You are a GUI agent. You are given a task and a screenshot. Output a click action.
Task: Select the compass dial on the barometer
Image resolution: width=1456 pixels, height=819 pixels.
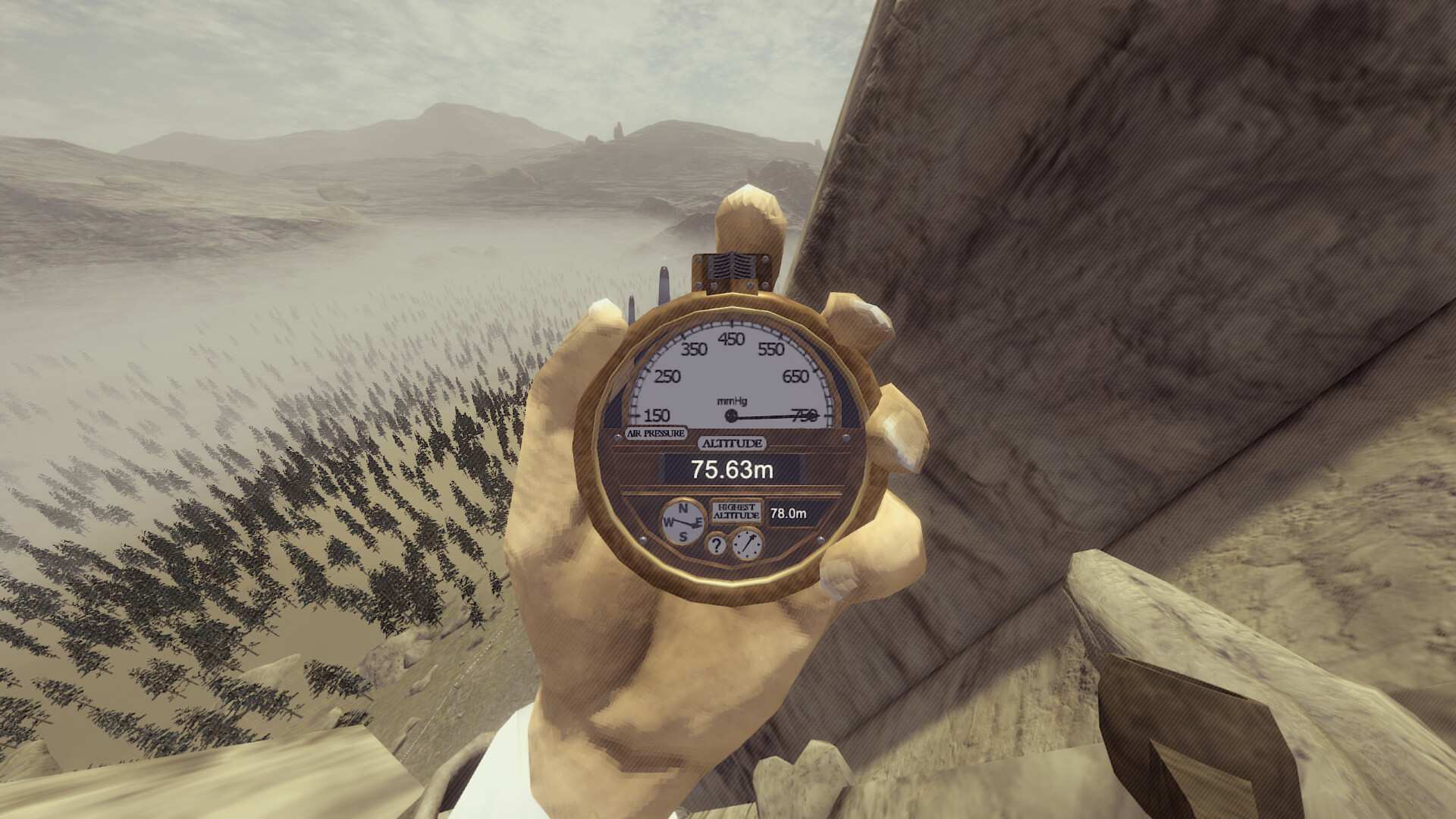pyautogui.click(x=682, y=522)
